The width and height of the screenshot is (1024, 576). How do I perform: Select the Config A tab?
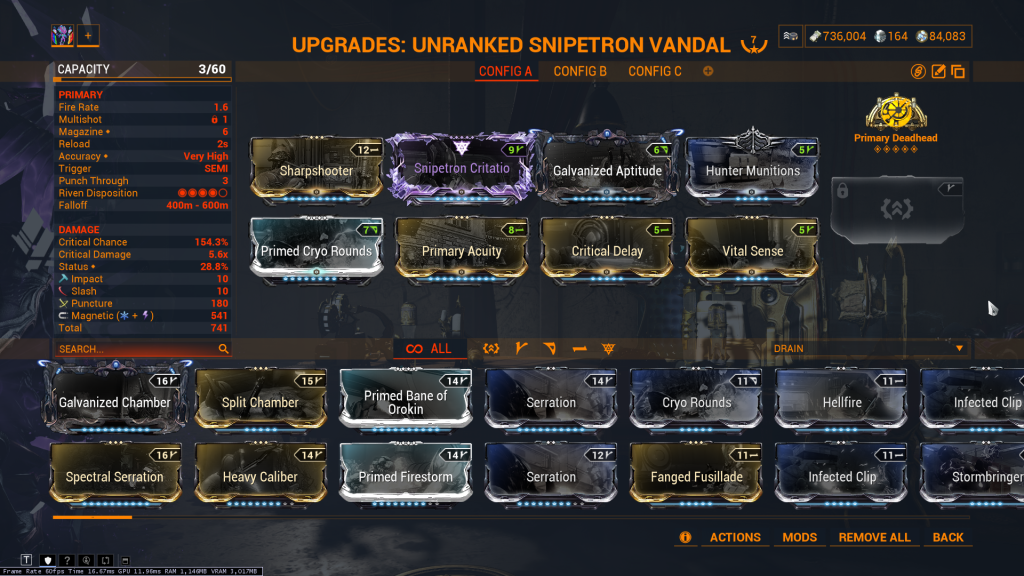[x=506, y=71]
